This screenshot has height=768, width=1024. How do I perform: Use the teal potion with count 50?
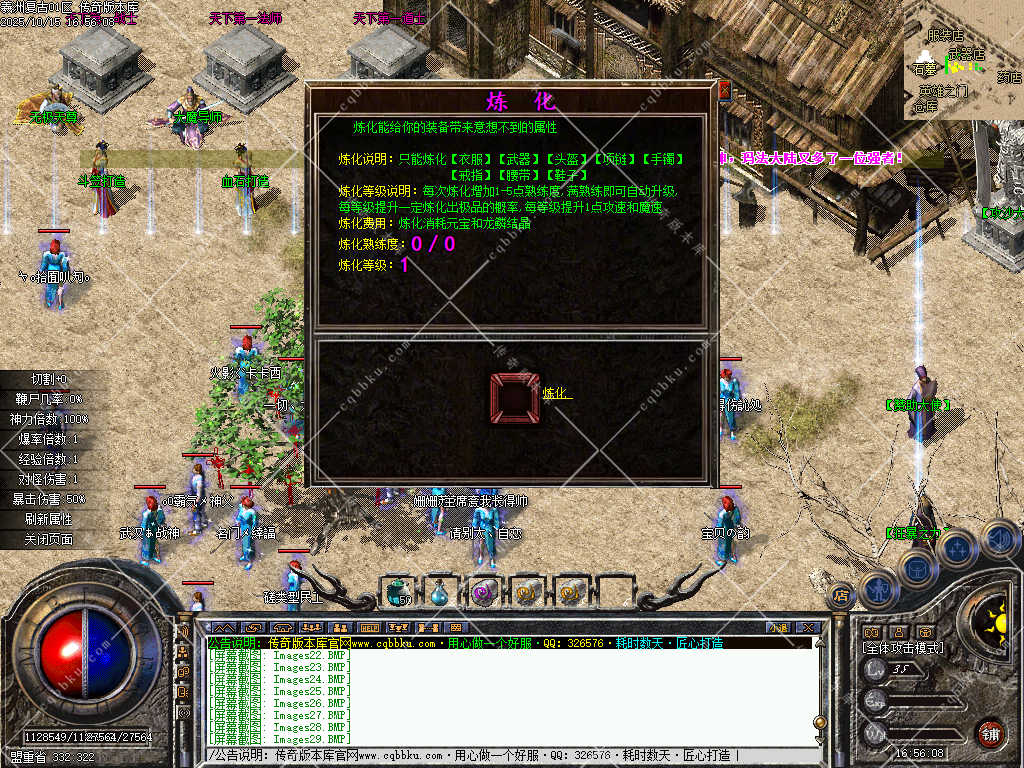tap(399, 593)
